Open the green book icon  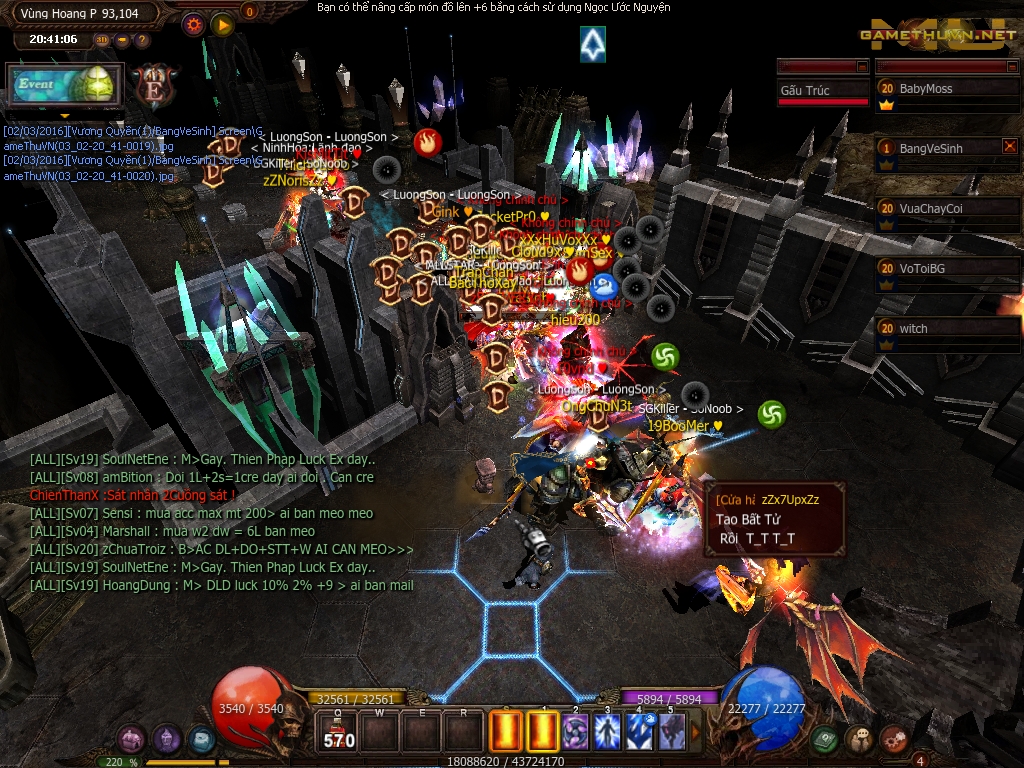pyautogui.click(x=825, y=739)
